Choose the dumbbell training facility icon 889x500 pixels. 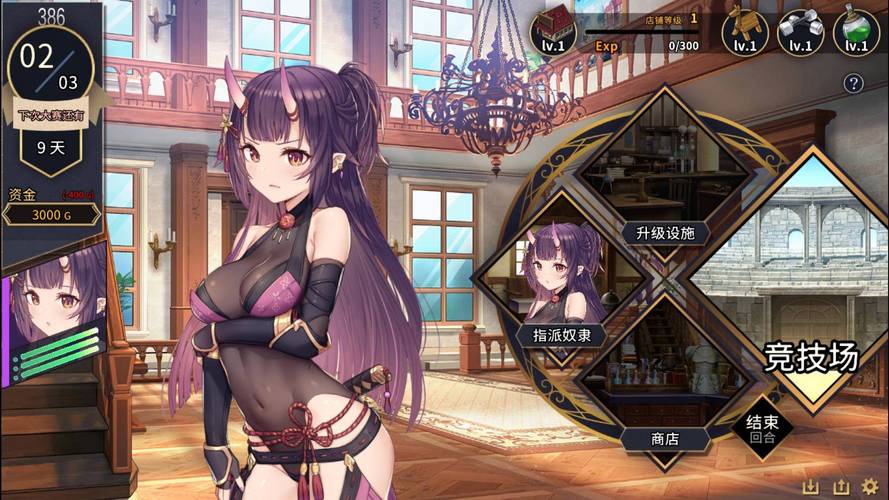tap(800, 32)
